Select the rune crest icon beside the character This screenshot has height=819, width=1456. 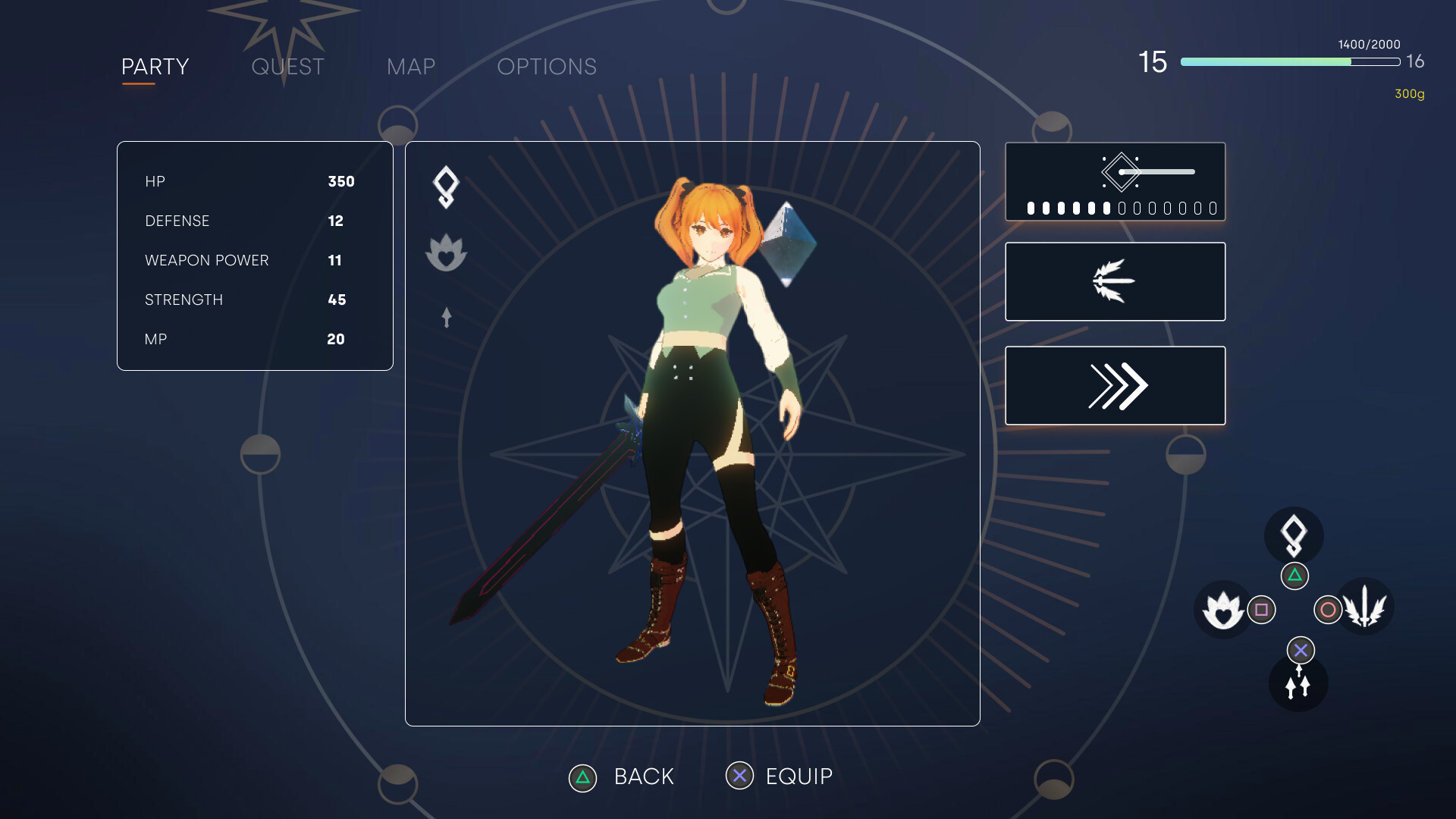[446, 186]
